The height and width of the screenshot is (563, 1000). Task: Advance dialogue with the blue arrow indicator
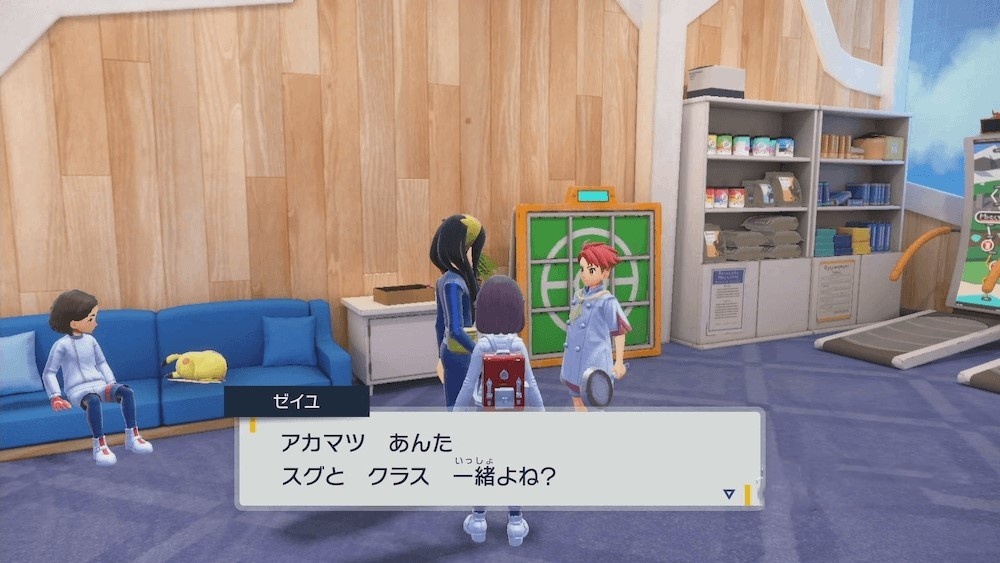click(x=729, y=493)
